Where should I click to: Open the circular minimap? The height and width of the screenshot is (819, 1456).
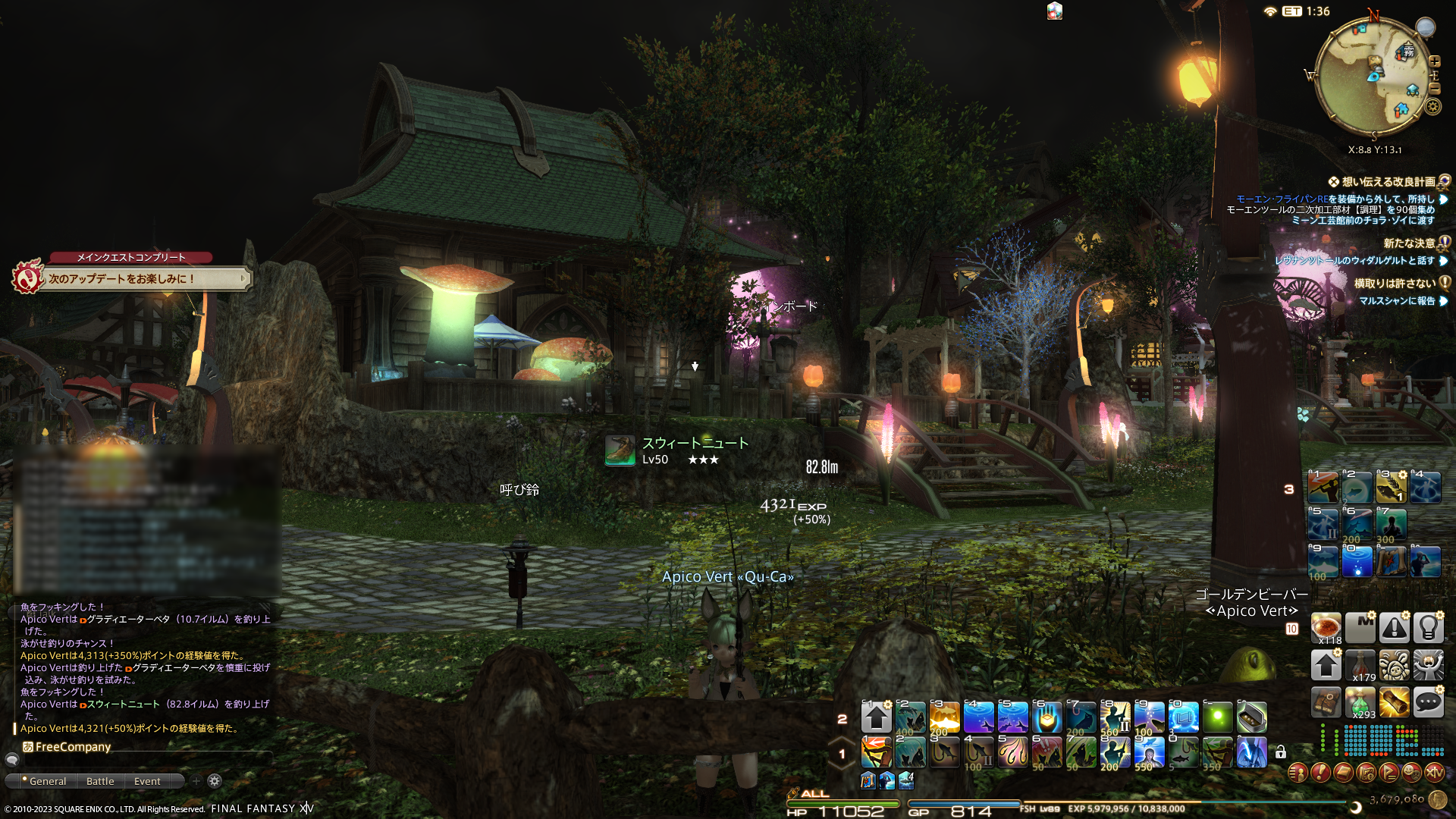1373,76
